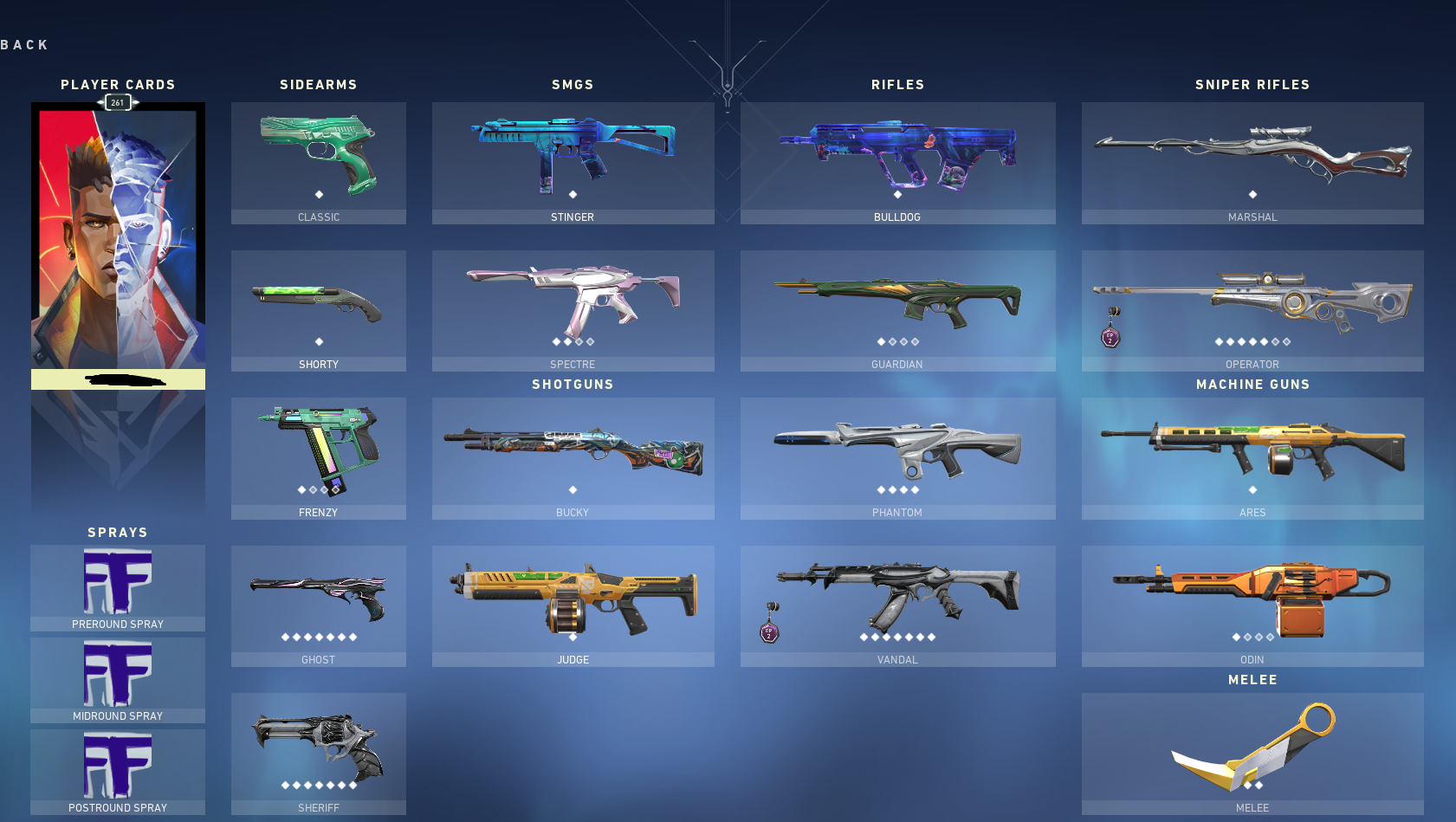The width and height of the screenshot is (1456, 822).
Task: Open the Bulldog rifle slot
Action: (x=897, y=156)
